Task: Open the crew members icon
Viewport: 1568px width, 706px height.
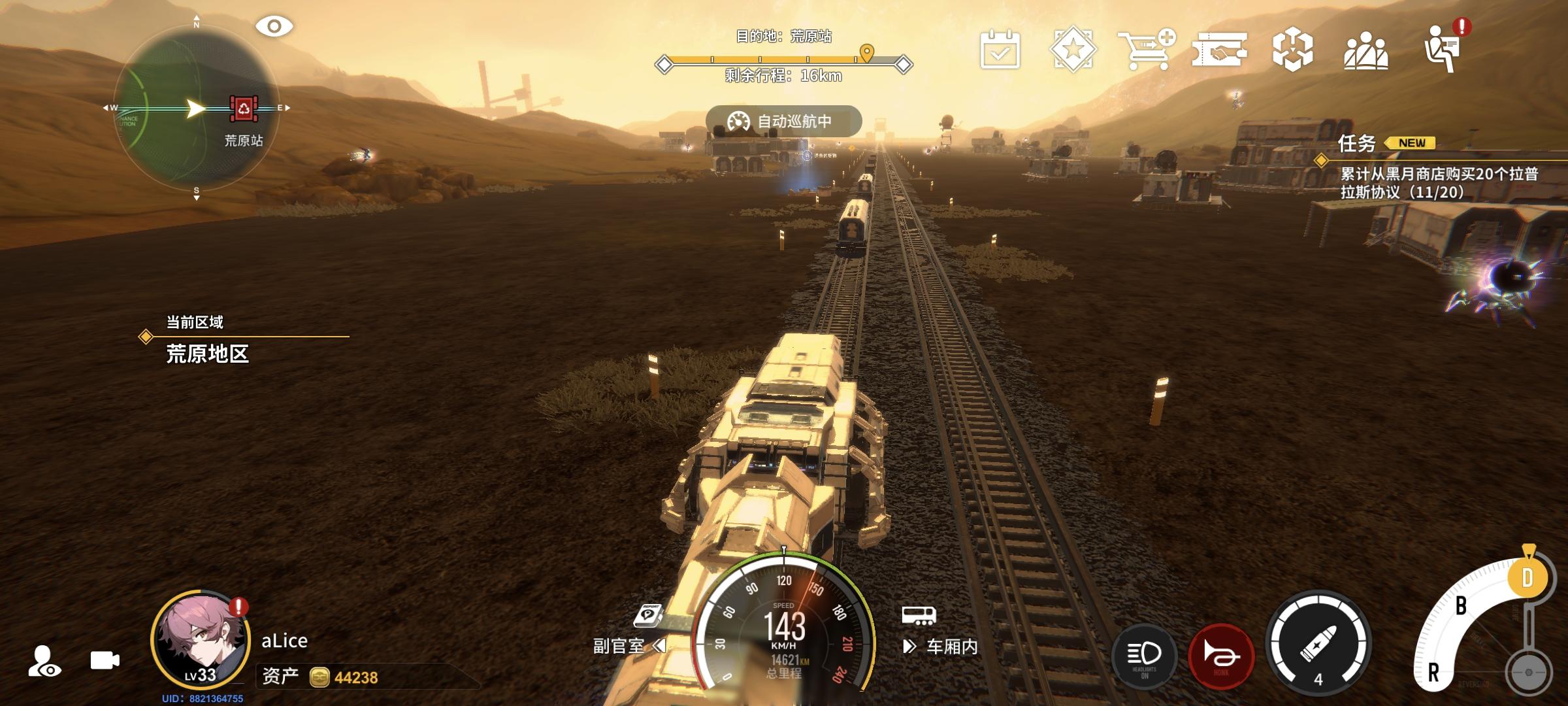Action: [x=1365, y=50]
